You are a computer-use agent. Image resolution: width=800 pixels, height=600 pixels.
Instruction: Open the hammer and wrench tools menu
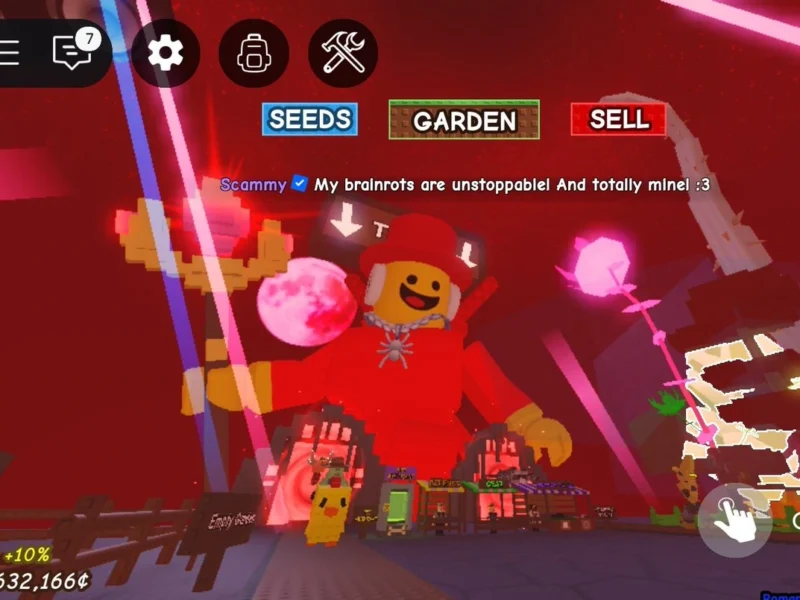point(343,52)
